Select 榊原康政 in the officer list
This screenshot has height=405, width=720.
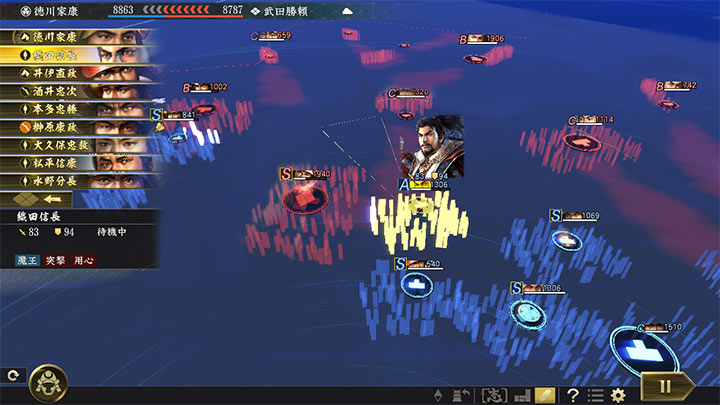click(78, 127)
